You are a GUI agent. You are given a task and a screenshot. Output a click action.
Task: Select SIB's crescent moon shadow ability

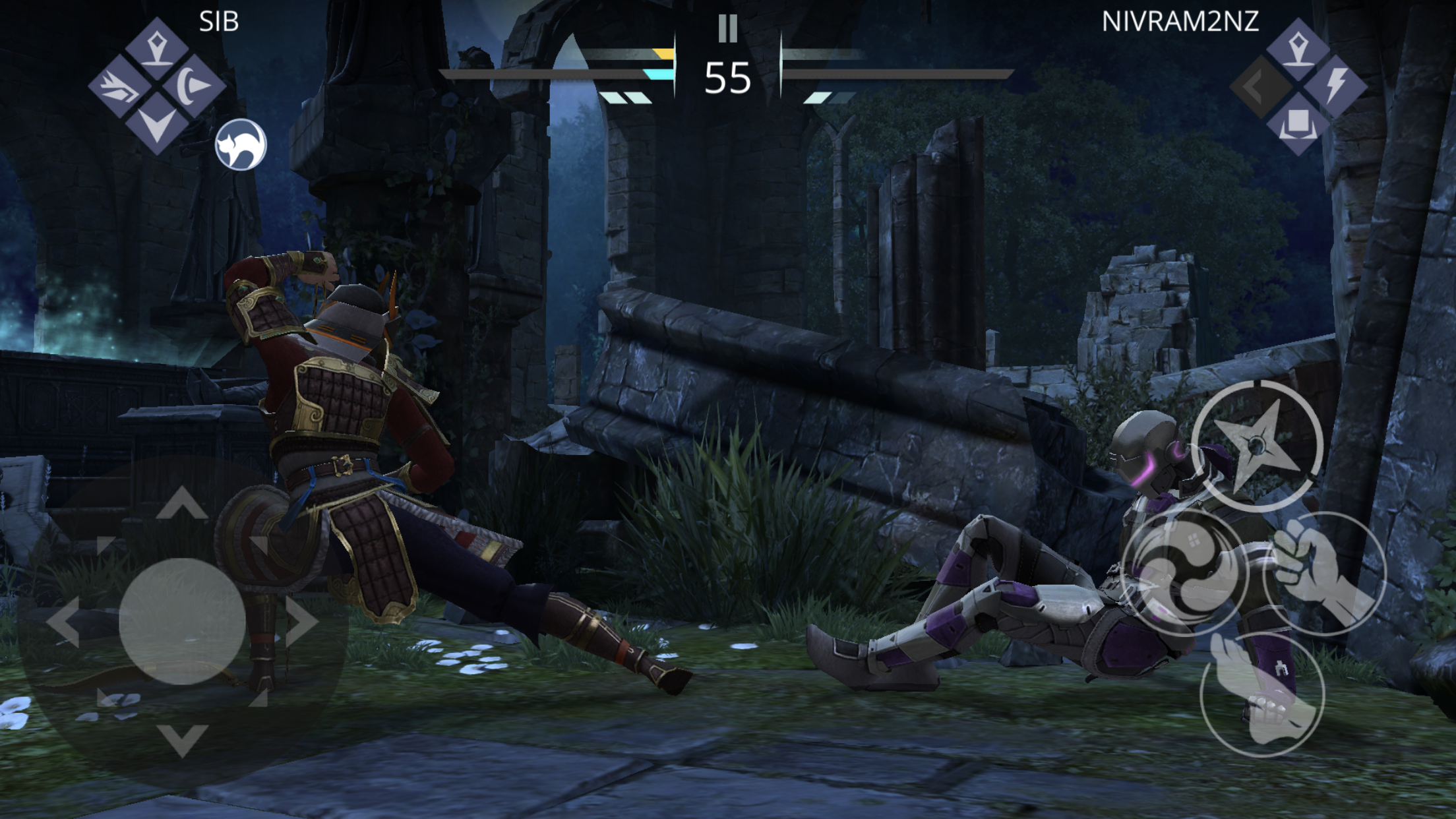coord(194,86)
